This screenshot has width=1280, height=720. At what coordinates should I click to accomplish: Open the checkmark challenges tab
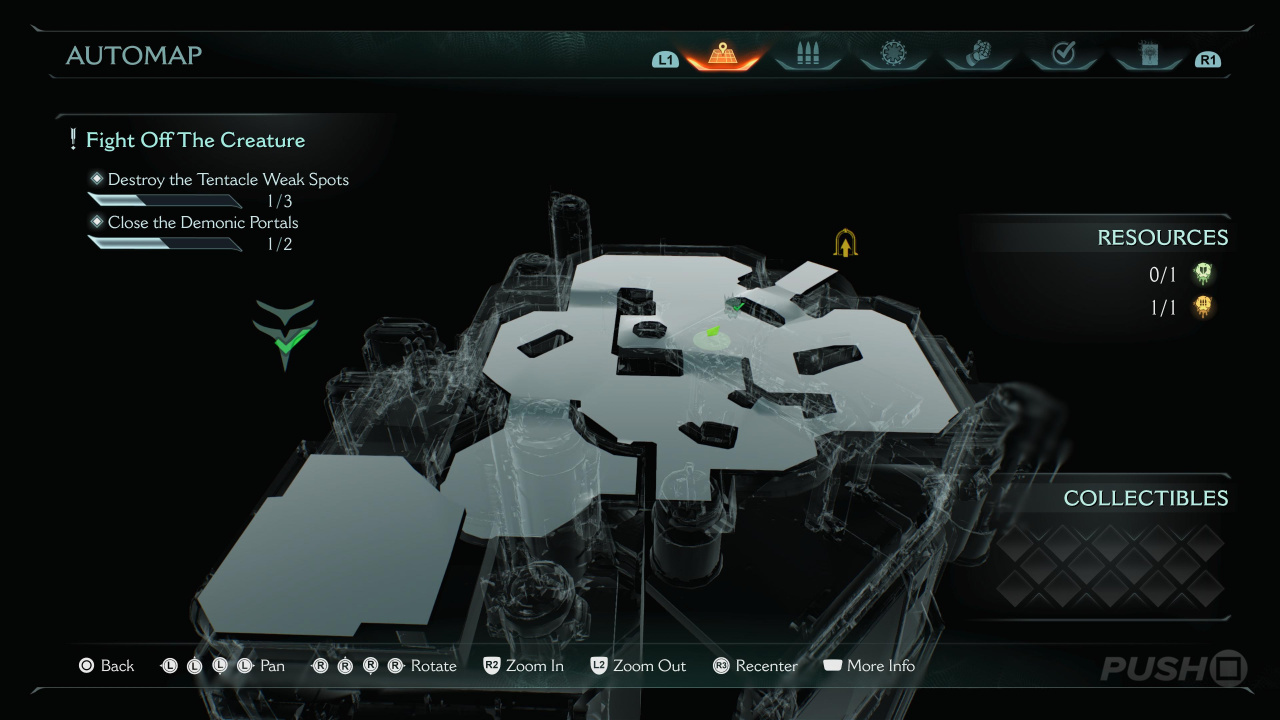pos(1063,55)
